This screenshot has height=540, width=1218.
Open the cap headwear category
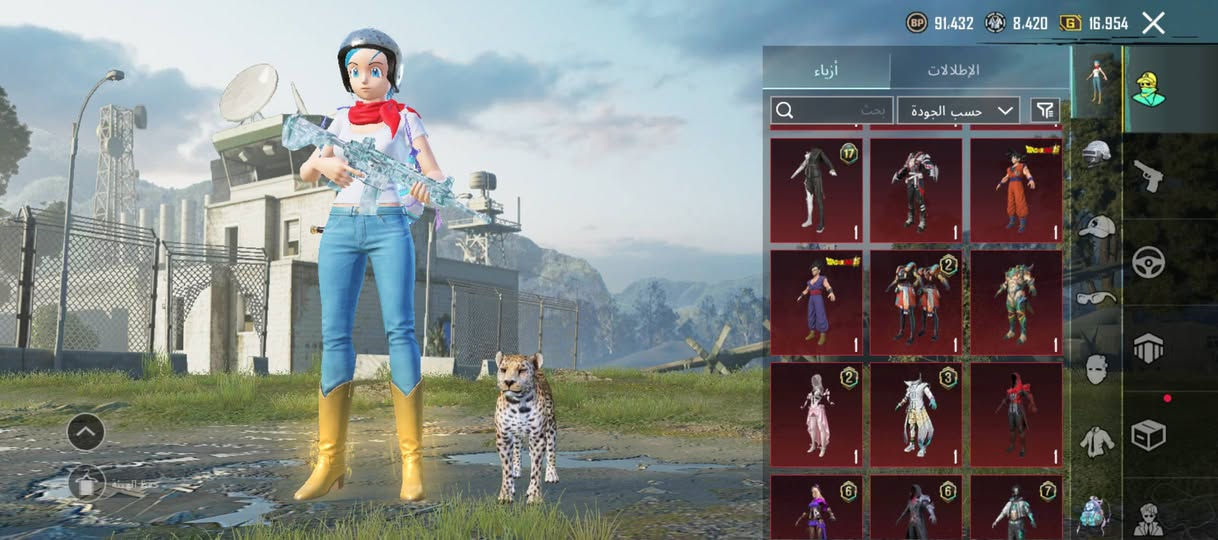click(1096, 228)
